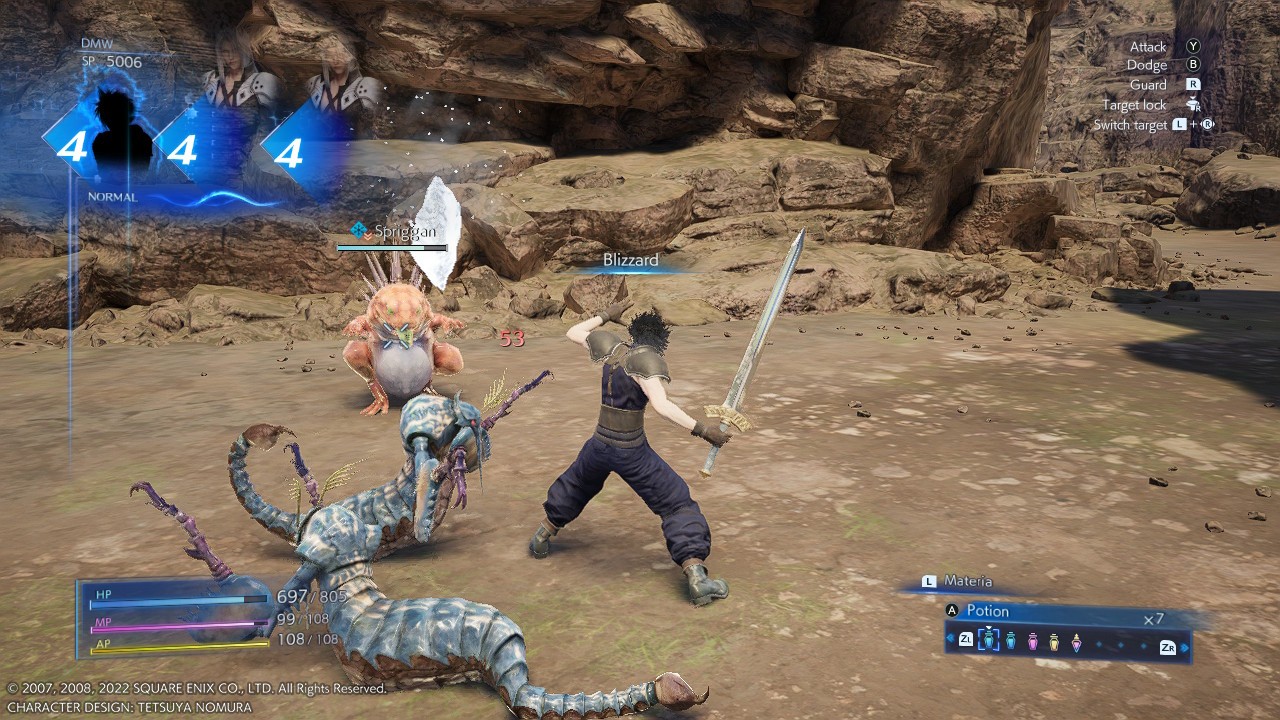Click the item bar's left scroll arrow
Viewport: 1280px width, 720px height.
pyautogui.click(x=951, y=639)
